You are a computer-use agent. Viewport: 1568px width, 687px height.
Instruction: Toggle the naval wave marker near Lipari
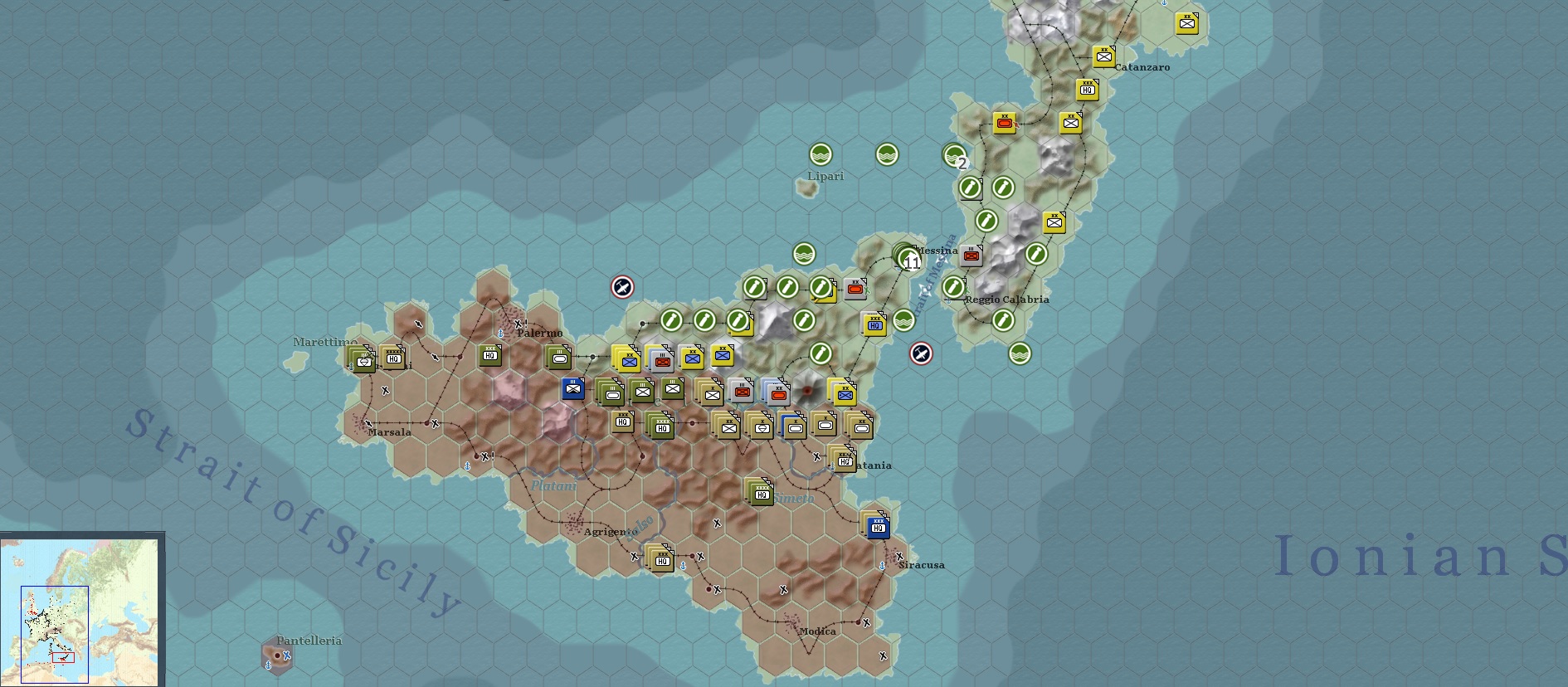point(819,155)
